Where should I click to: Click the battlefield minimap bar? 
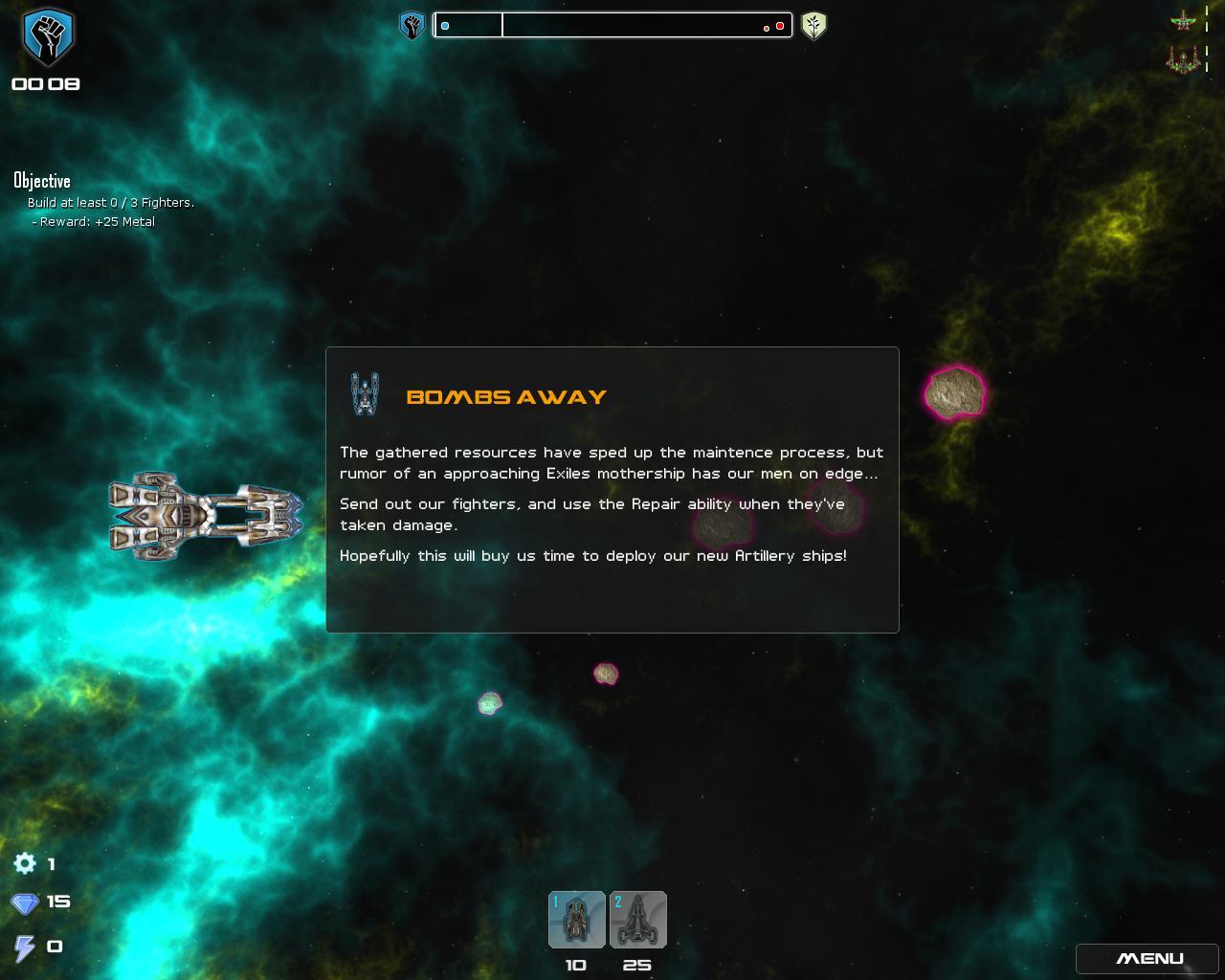(612, 26)
